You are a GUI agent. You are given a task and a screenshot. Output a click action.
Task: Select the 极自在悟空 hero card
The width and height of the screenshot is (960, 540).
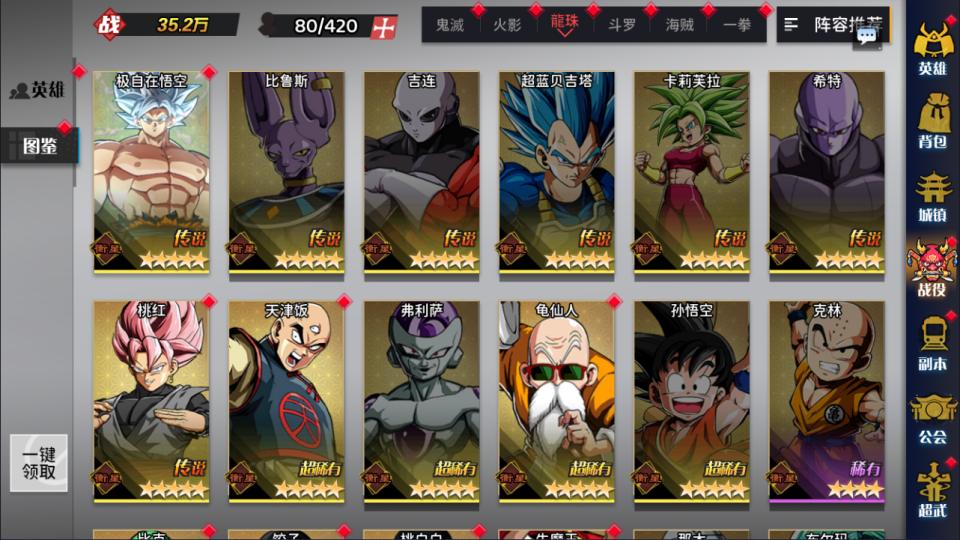tap(151, 172)
